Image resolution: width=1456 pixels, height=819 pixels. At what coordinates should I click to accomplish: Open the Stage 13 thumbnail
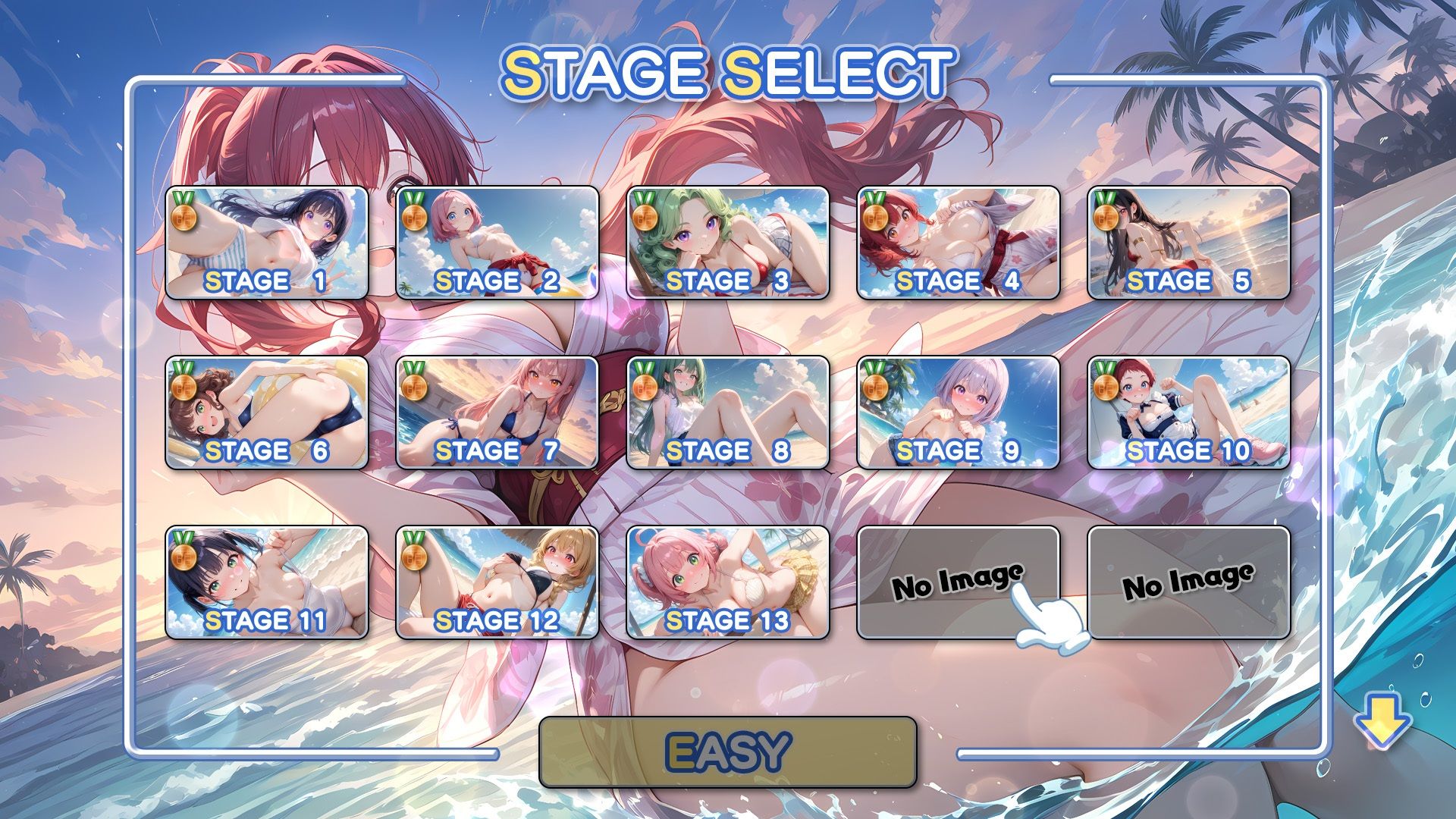727,582
